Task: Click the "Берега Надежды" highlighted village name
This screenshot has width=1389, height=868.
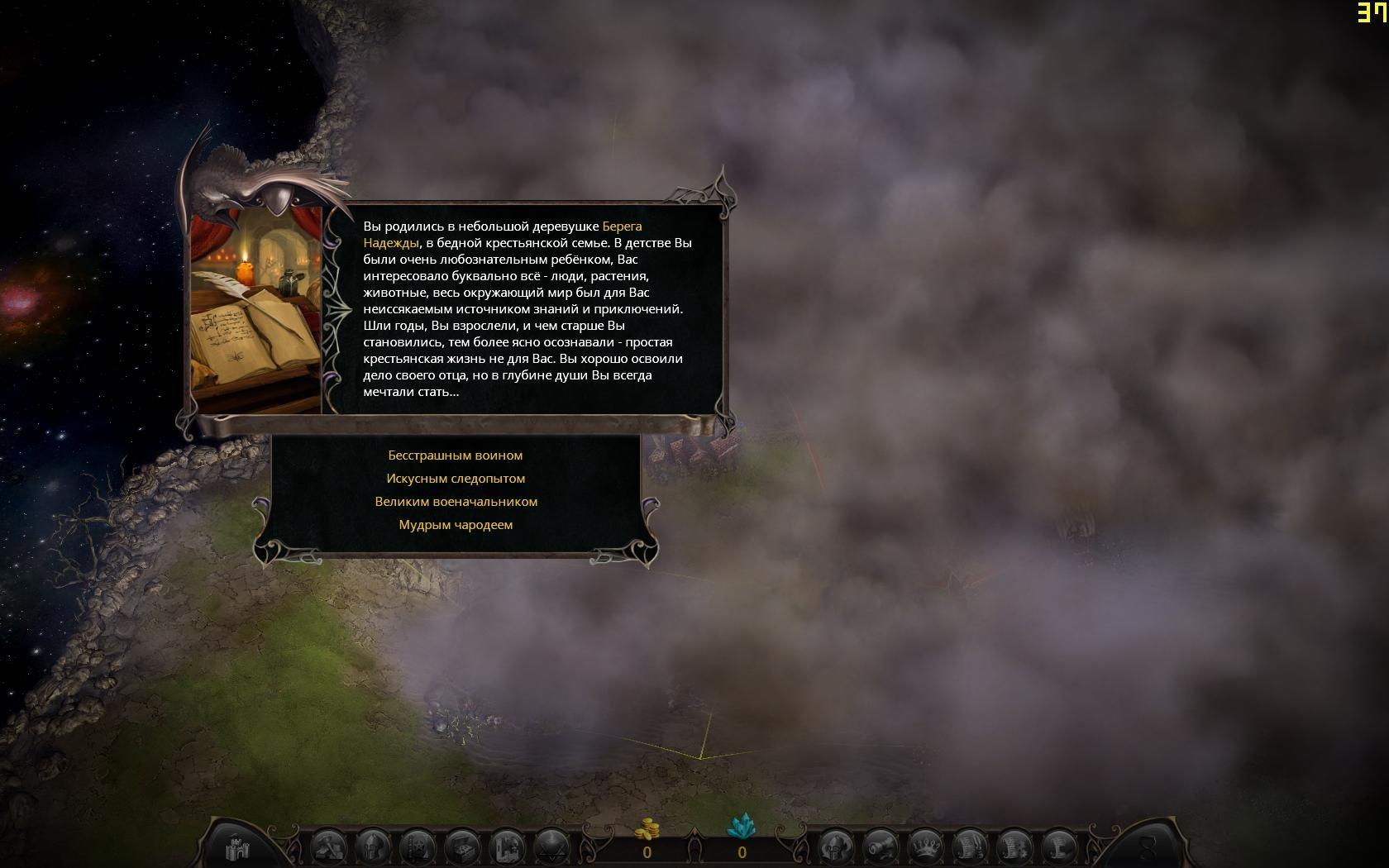Action: [621, 227]
